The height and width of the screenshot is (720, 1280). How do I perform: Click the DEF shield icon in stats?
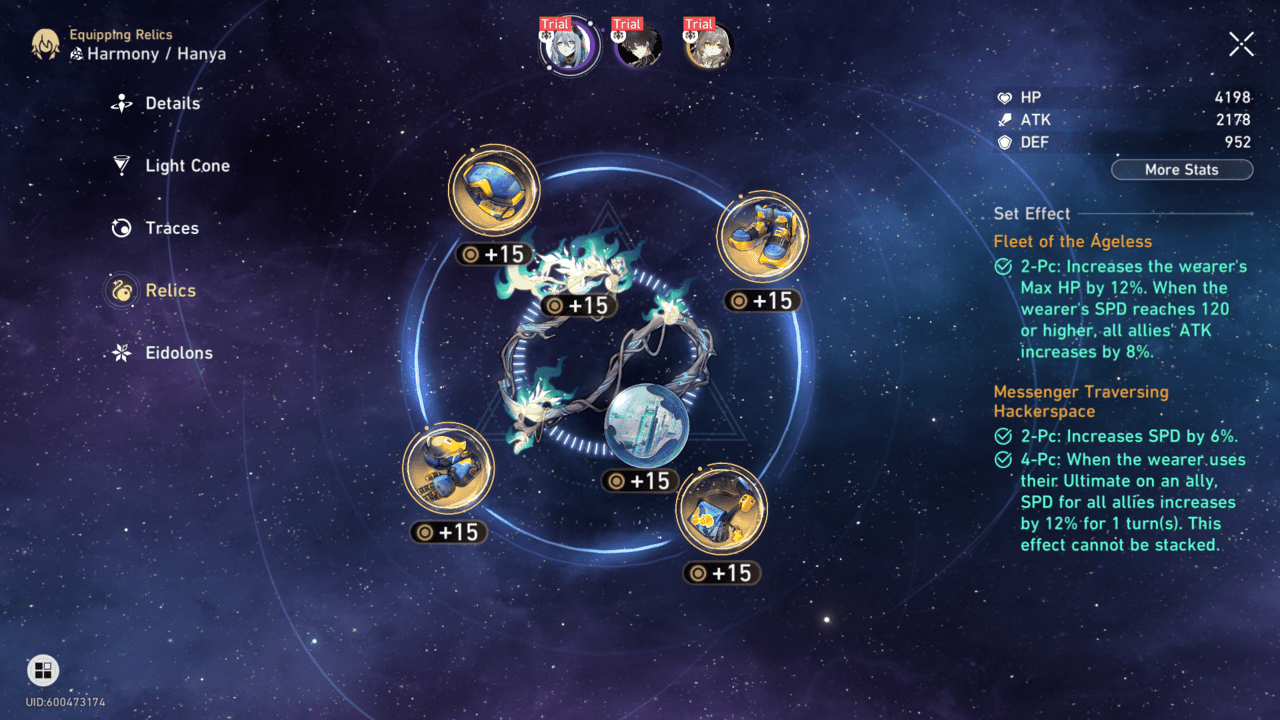[x=1008, y=142]
